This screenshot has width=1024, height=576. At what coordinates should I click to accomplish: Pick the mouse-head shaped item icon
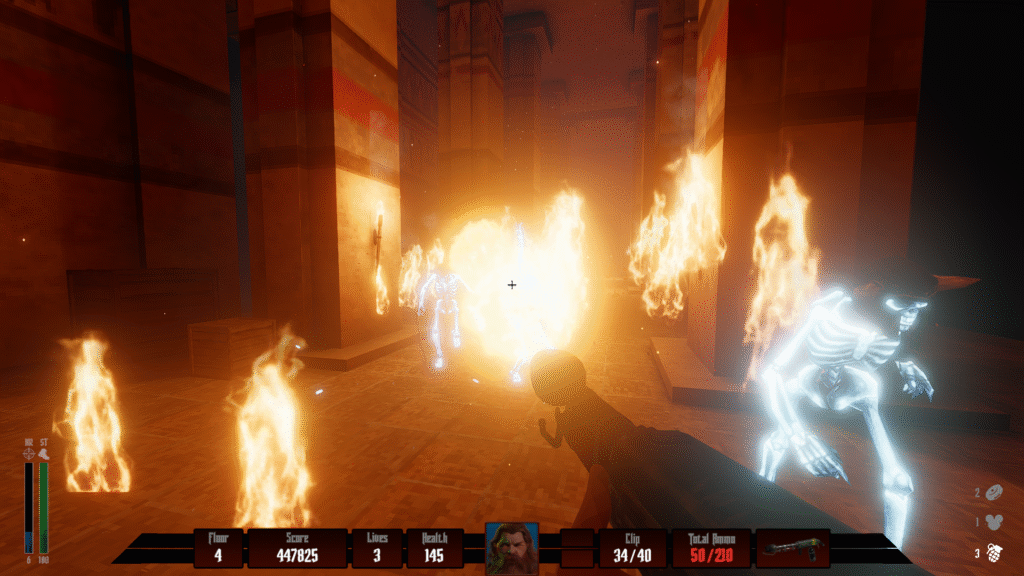click(x=996, y=521)
